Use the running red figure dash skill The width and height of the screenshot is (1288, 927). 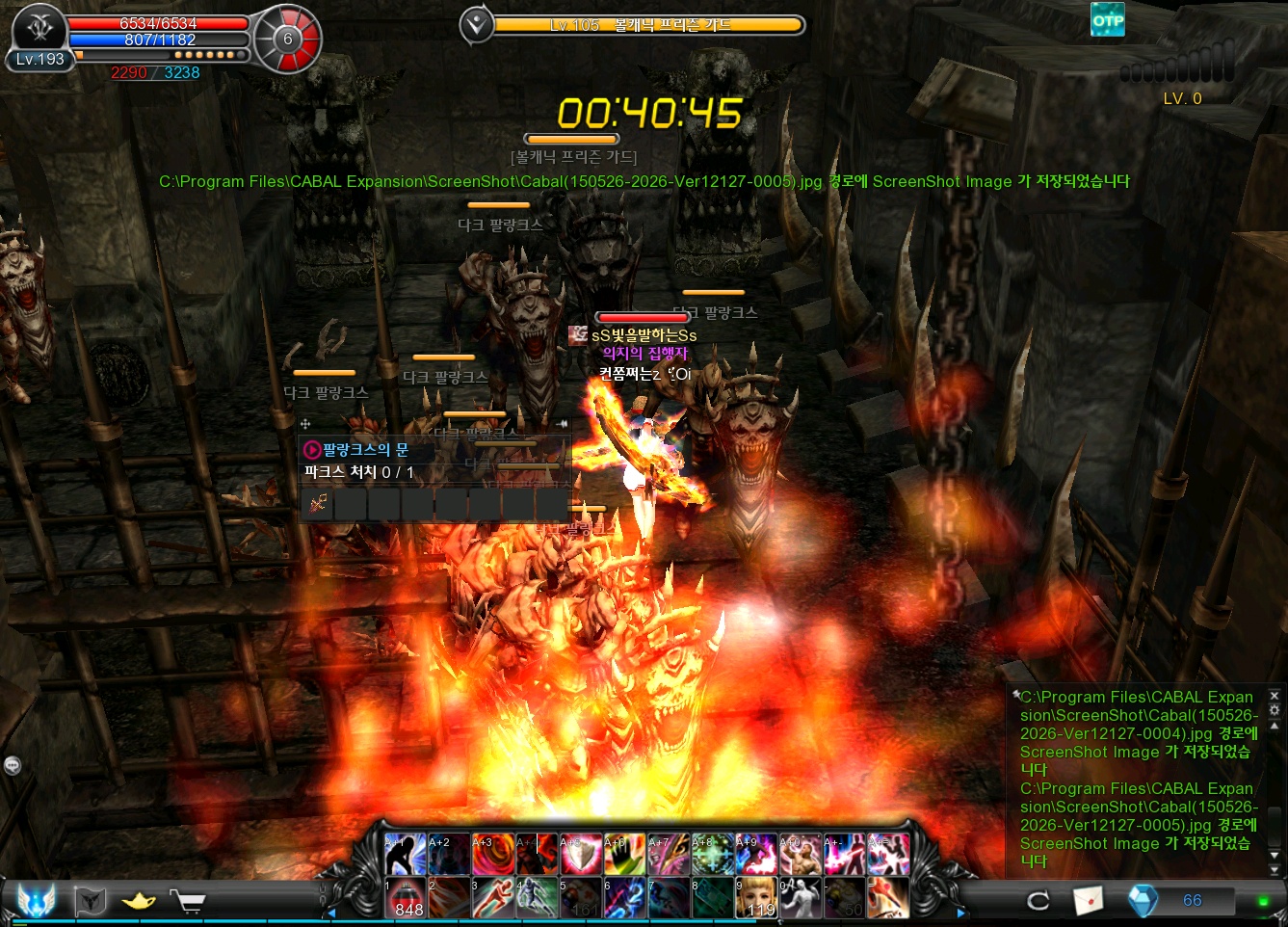pyautogui.click(x=491, y=898)
